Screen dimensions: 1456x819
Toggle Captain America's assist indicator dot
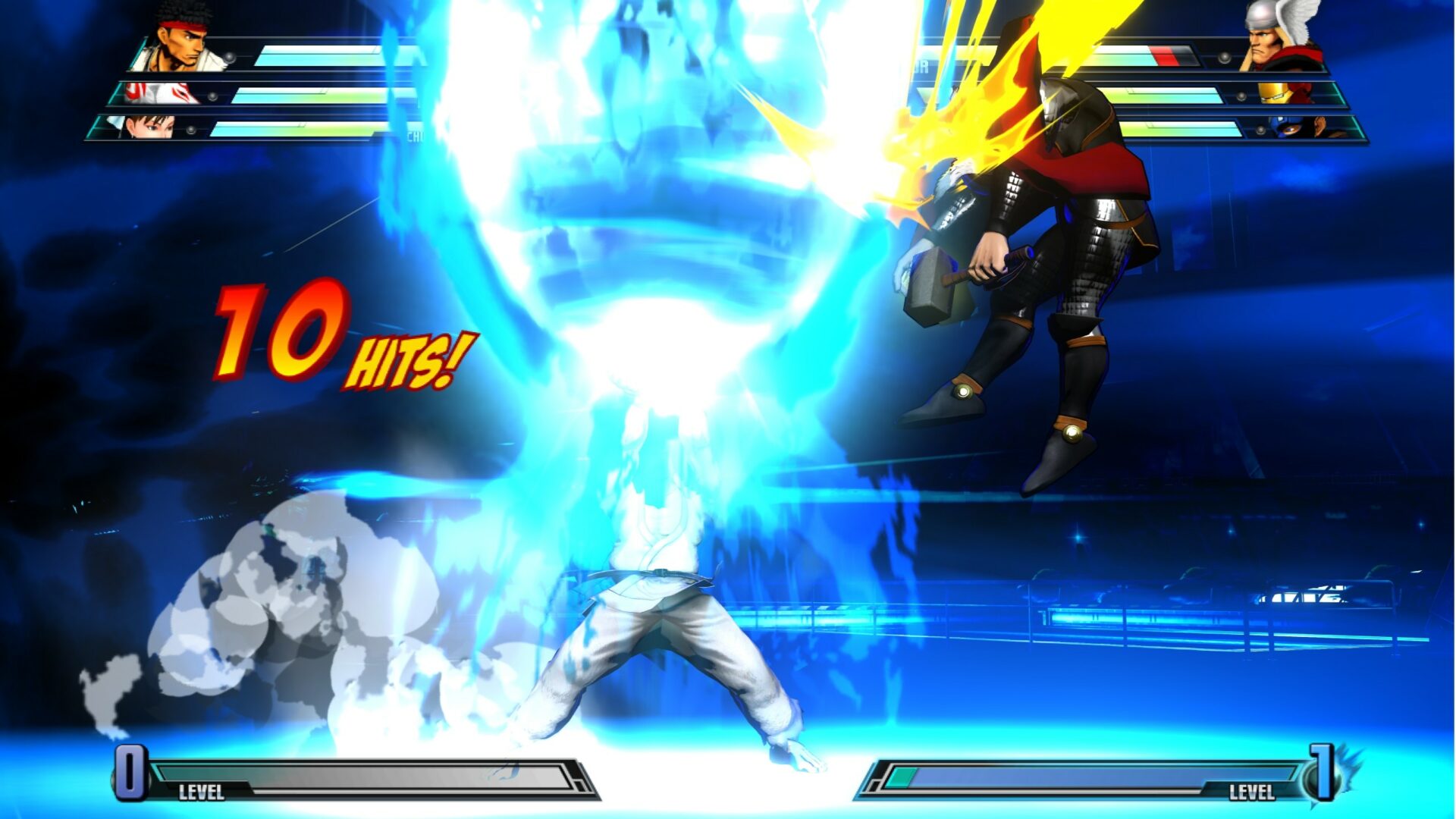[1260, 130]
